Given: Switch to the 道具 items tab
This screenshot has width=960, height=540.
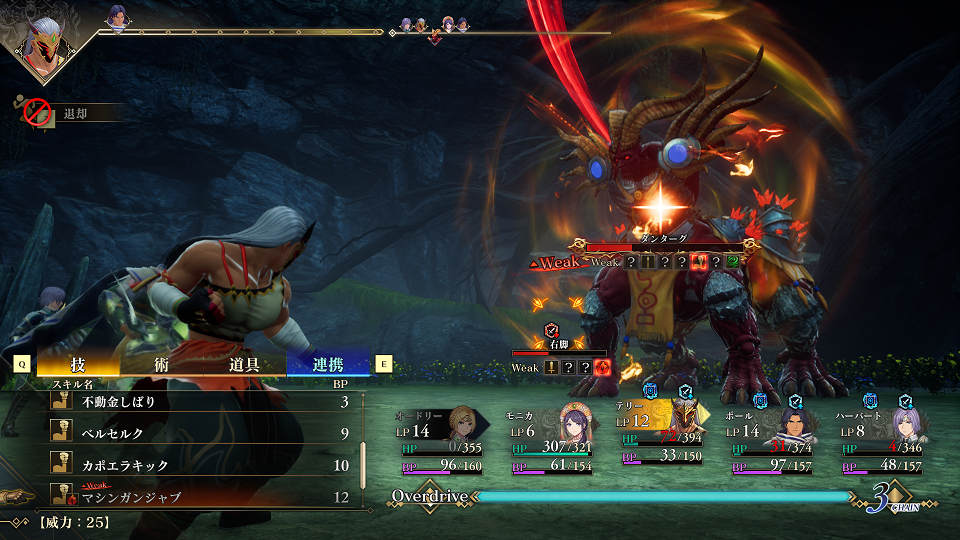Looking at the screenshot, I should tap(244, 365).
